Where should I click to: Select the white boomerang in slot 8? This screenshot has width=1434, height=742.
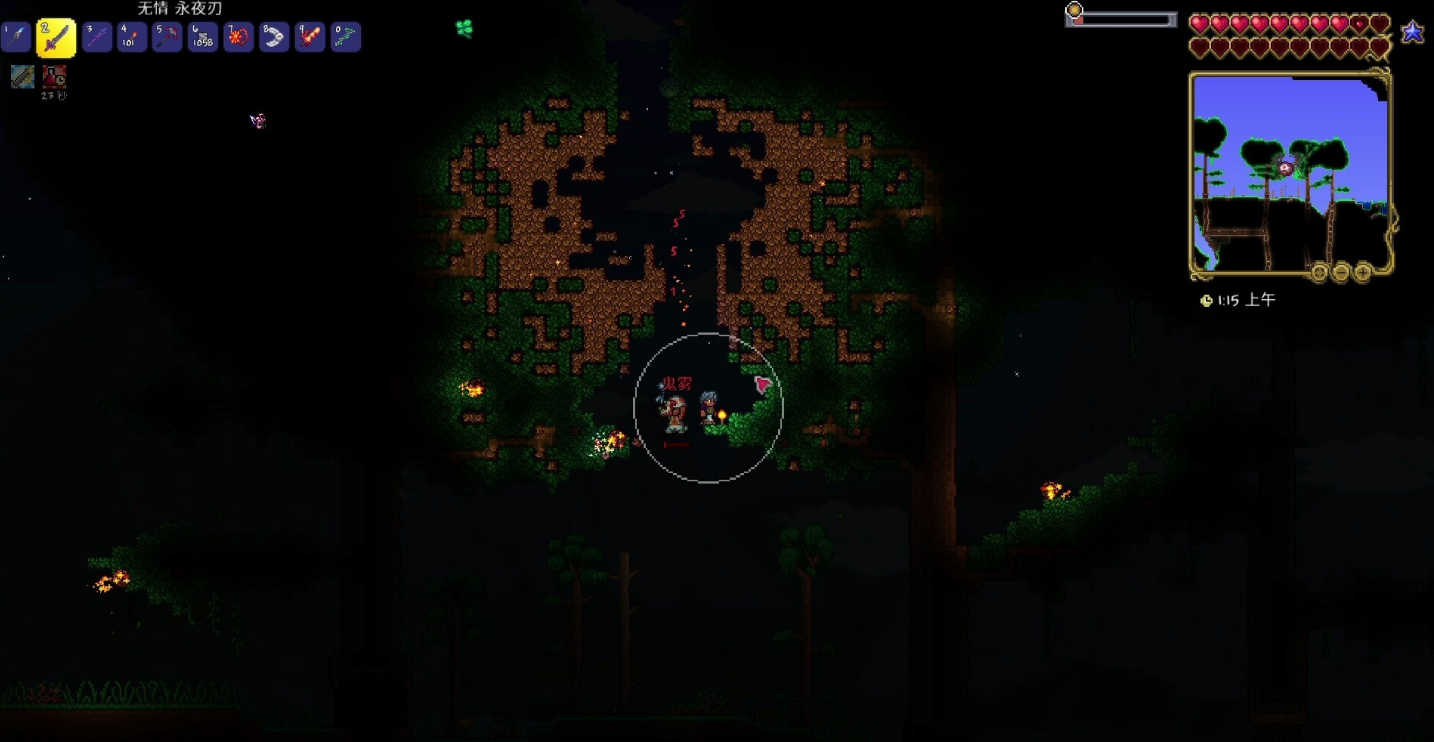[274, 38]
